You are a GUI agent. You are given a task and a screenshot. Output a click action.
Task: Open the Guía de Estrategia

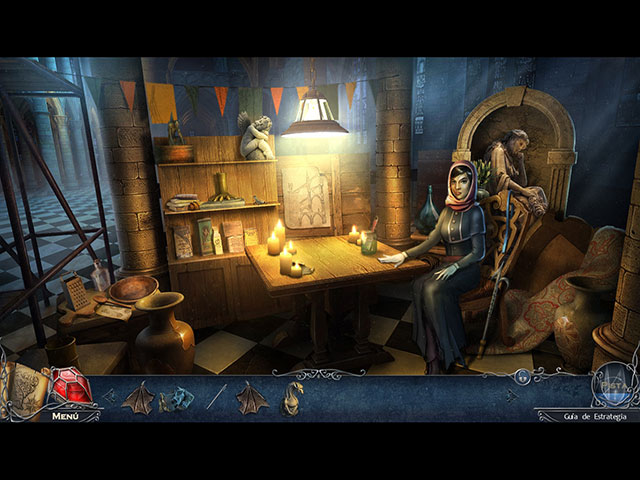point(595,416)
